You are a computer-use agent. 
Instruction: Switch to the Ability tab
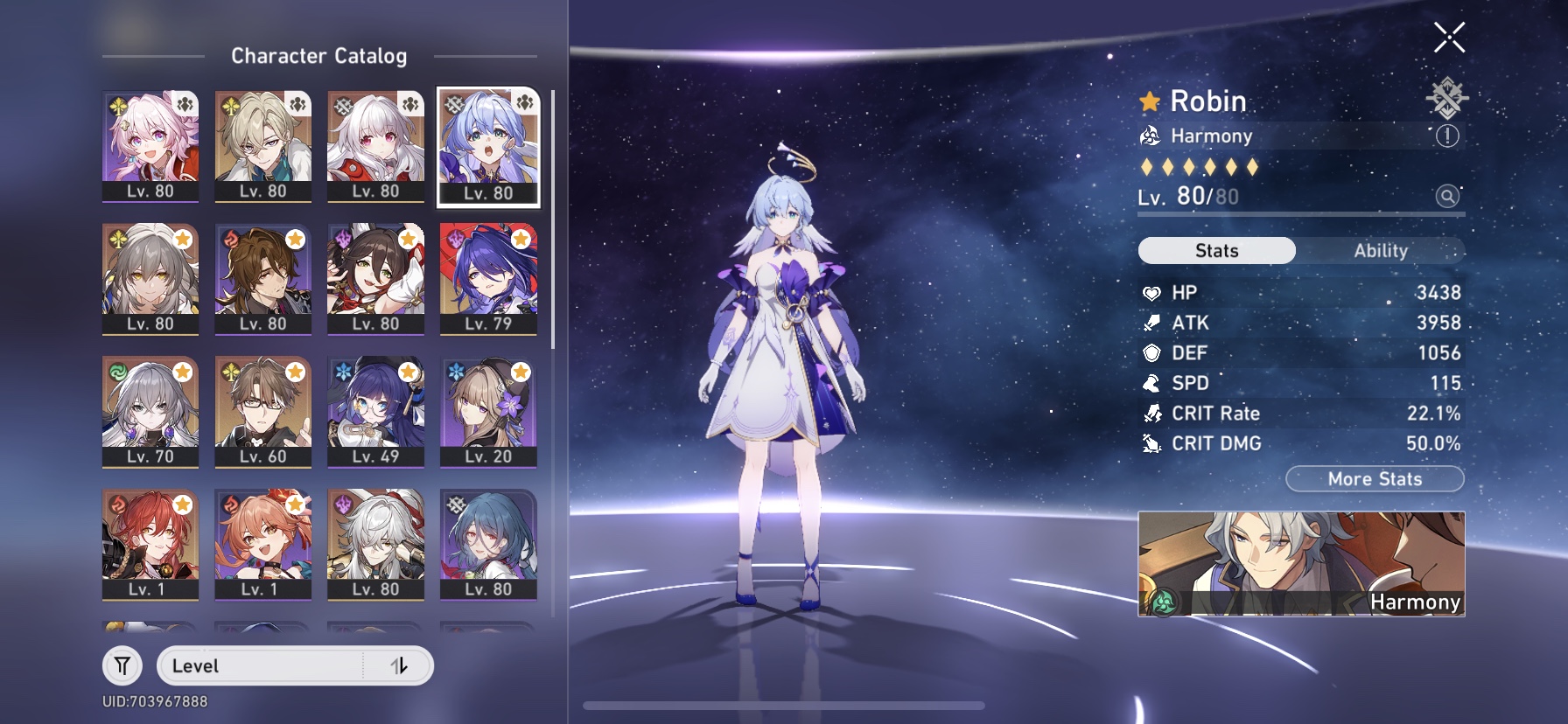(1380, 250)
